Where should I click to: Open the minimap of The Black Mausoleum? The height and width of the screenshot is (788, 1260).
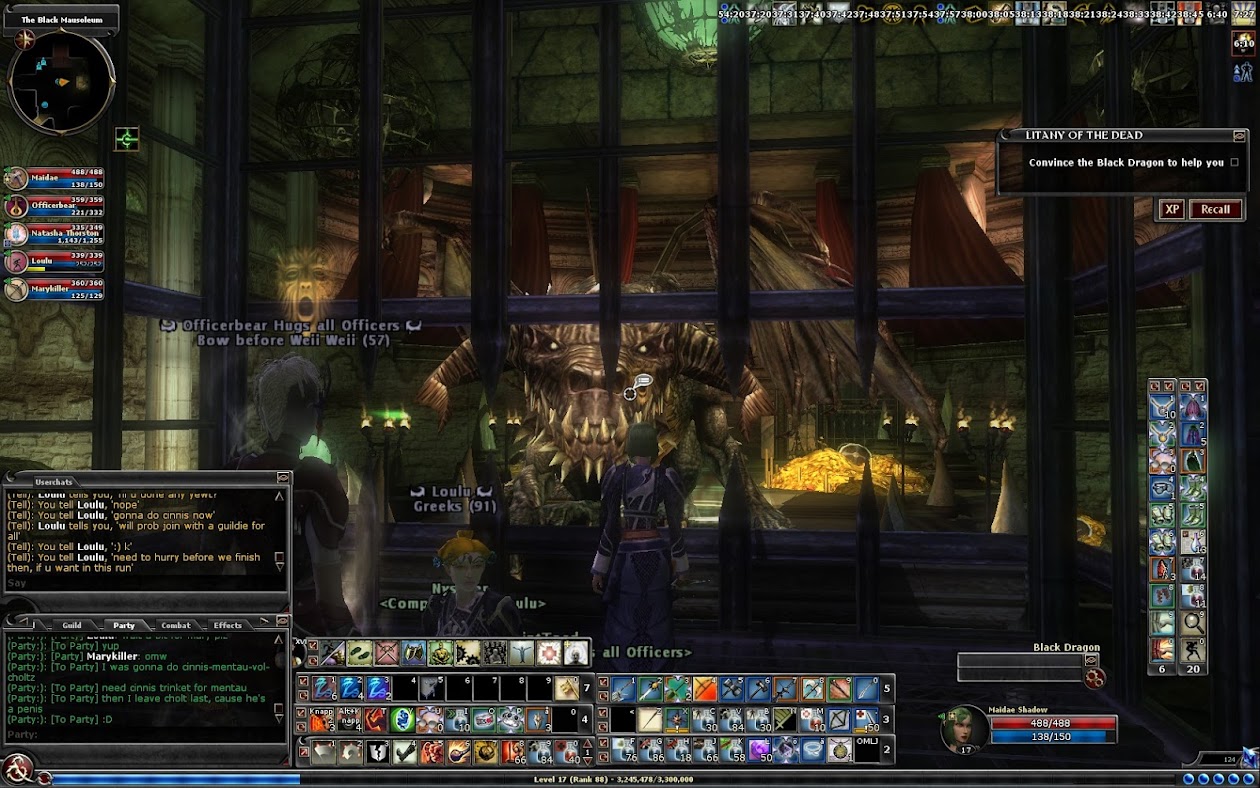pyautogui.click(x=61, y=82)
